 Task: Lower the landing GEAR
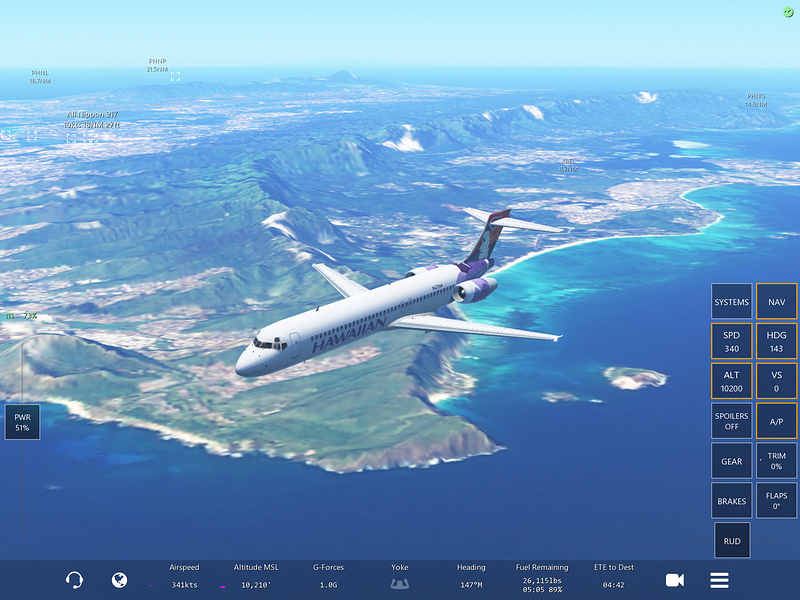(732, 461)
